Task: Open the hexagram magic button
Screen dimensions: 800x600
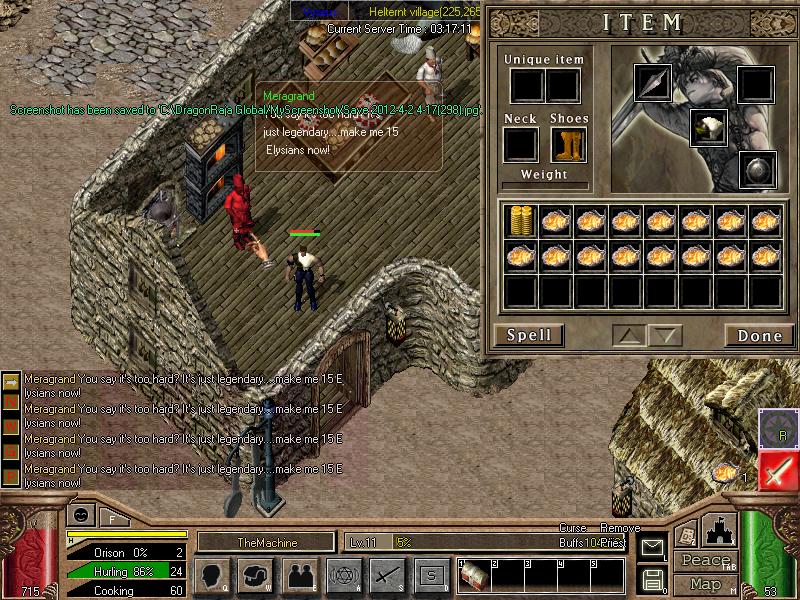Action: [x=343, y=575]
